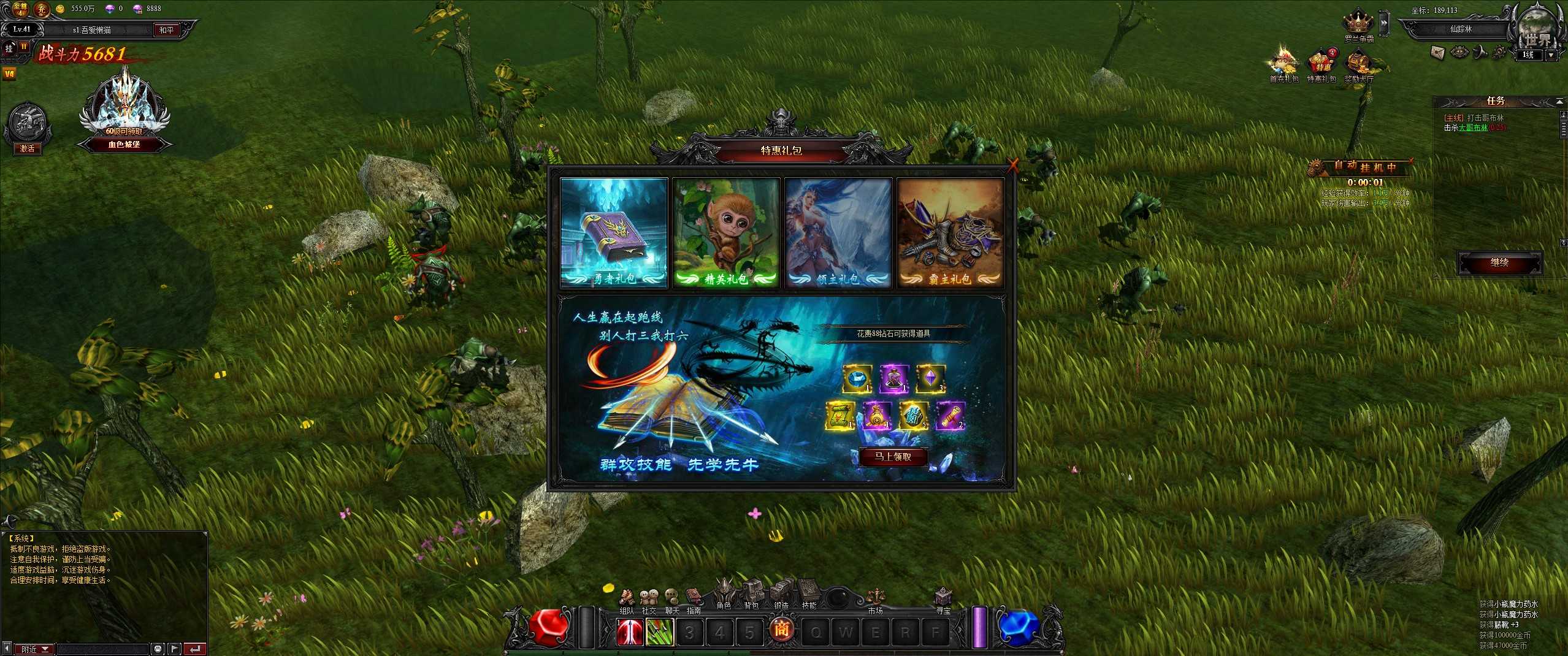Image resolution: width=1568 pixels, height=656 pixels.
Task: Select the 领主礼包 pack
Action: coord(838,232)
